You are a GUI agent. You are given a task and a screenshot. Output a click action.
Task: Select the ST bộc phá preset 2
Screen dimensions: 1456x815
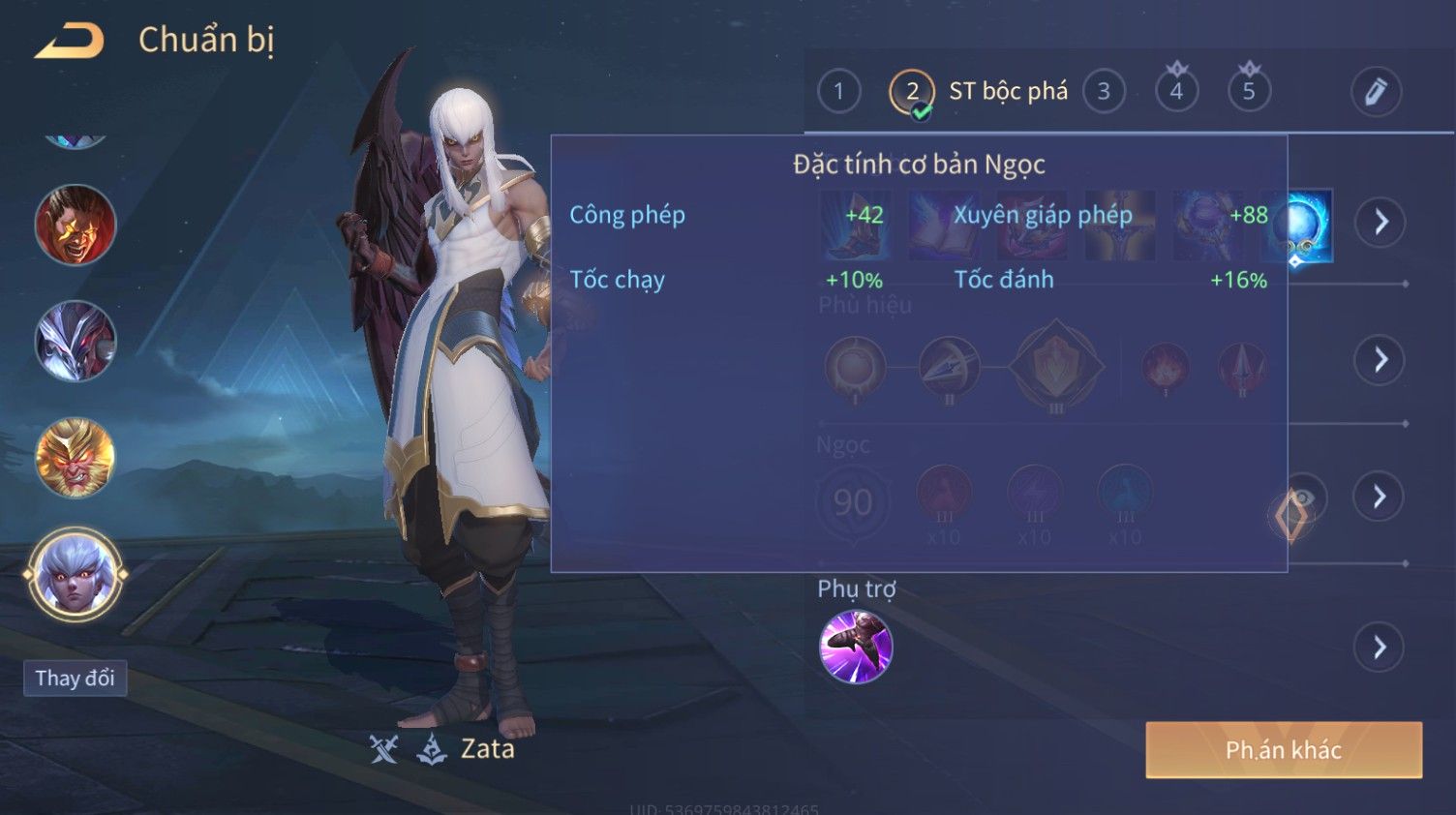912,92
